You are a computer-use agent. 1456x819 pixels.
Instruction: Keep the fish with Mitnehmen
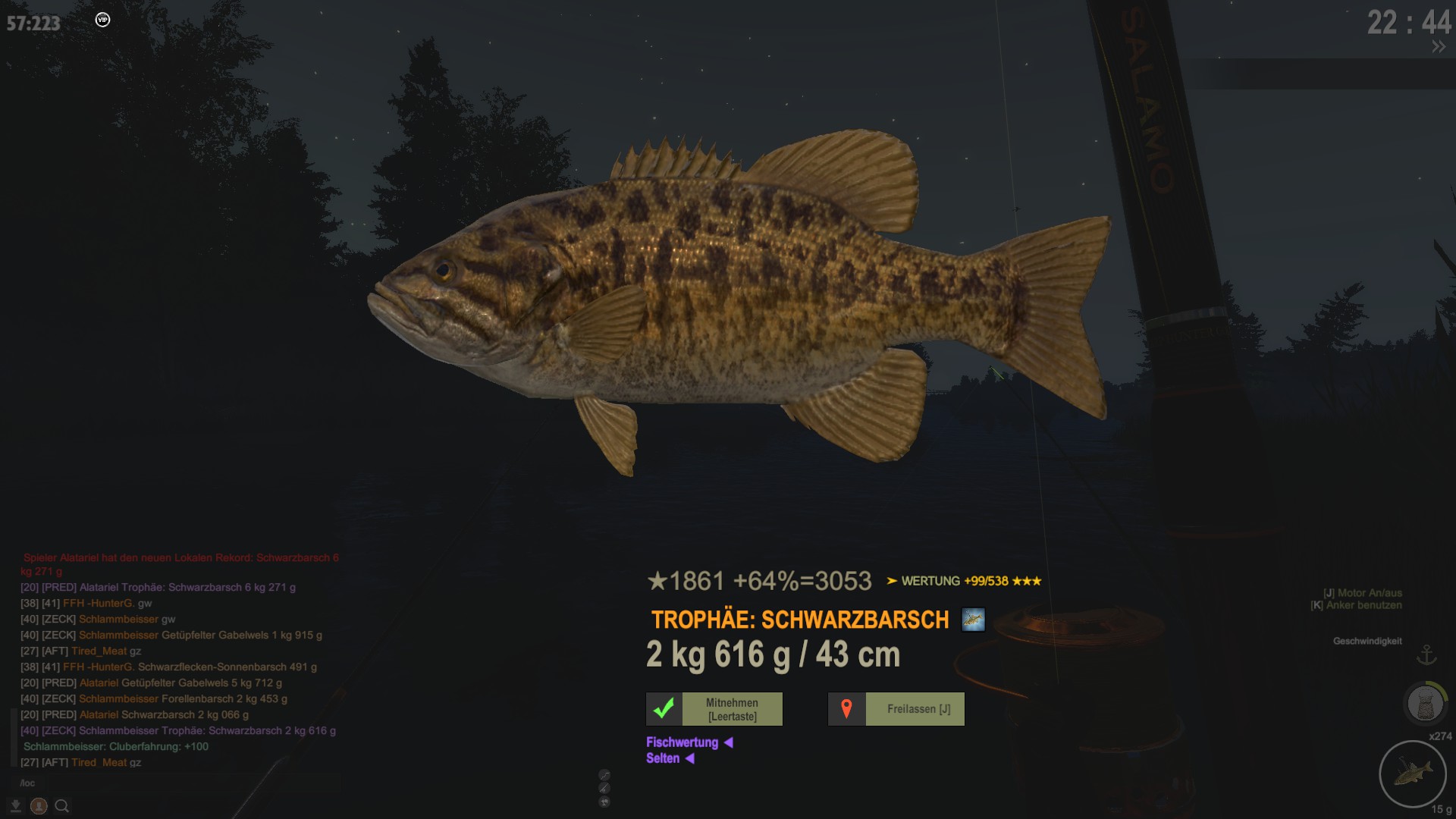click(714, 709)
